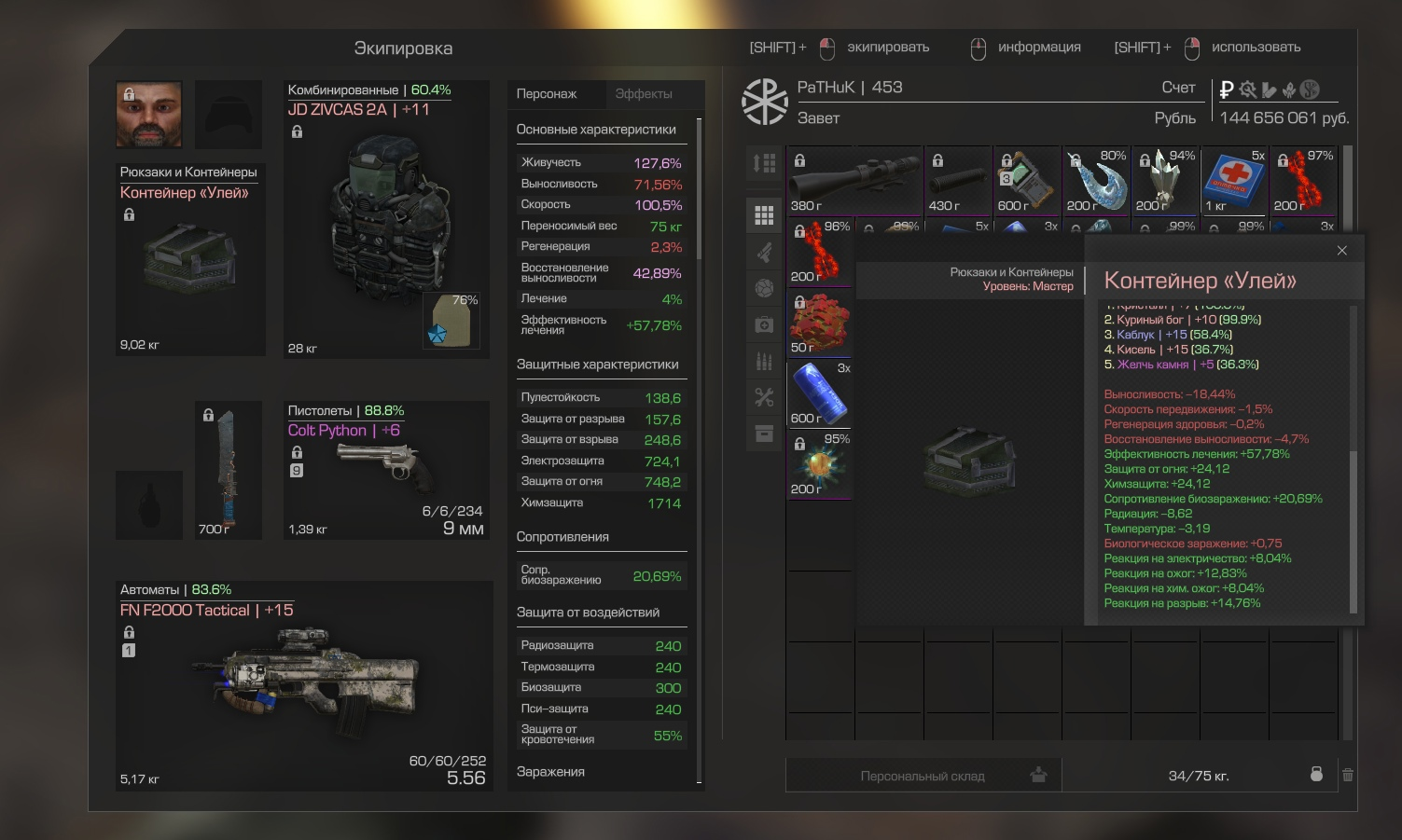Click the Colt Python pistol slot
The image size is (1402, 840).
[386, 471]
